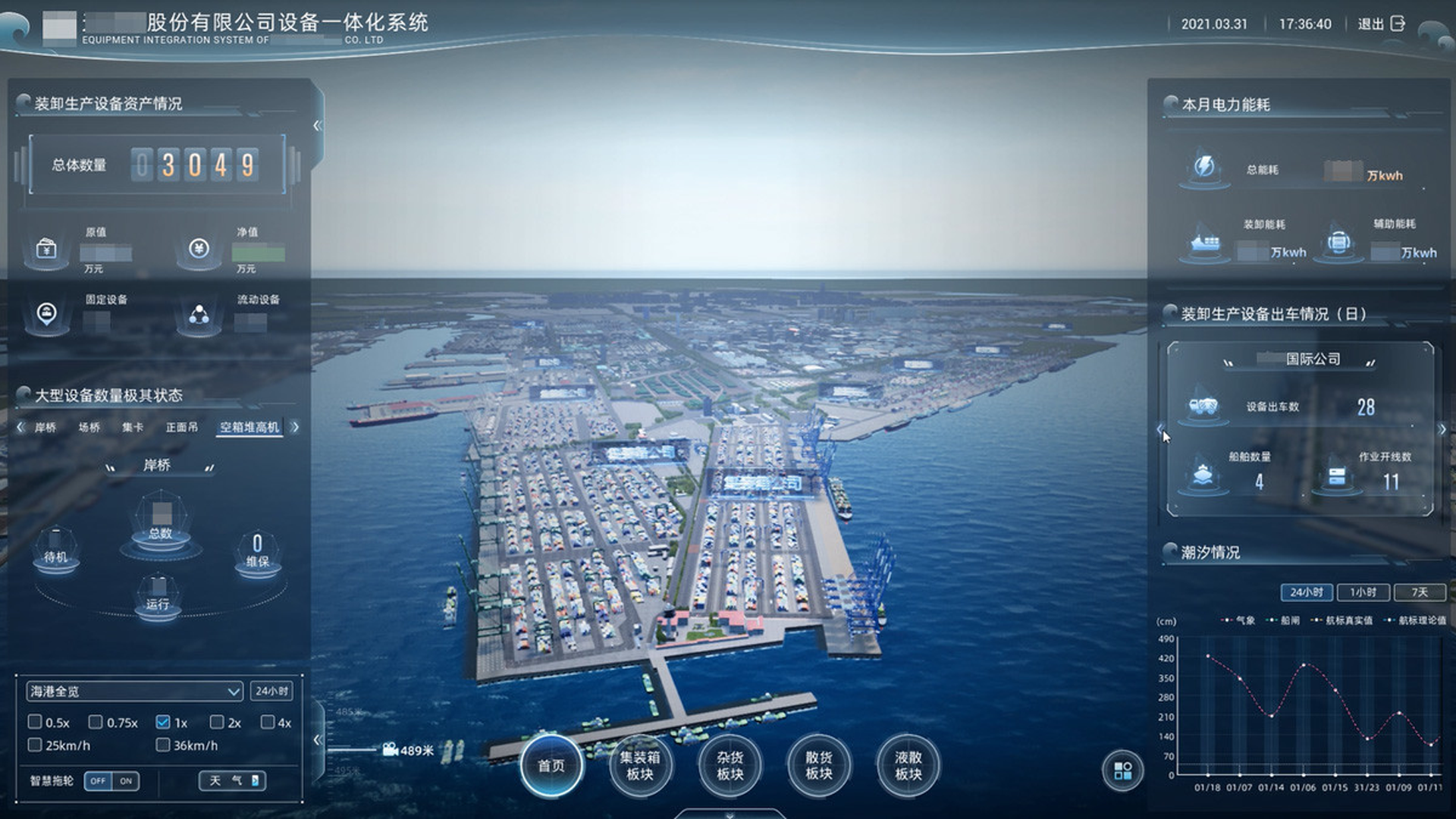The height and width of the screenshot is (819, 1456).
Task: Enable the 2x speed checkbox
Action: coord(217,722)
